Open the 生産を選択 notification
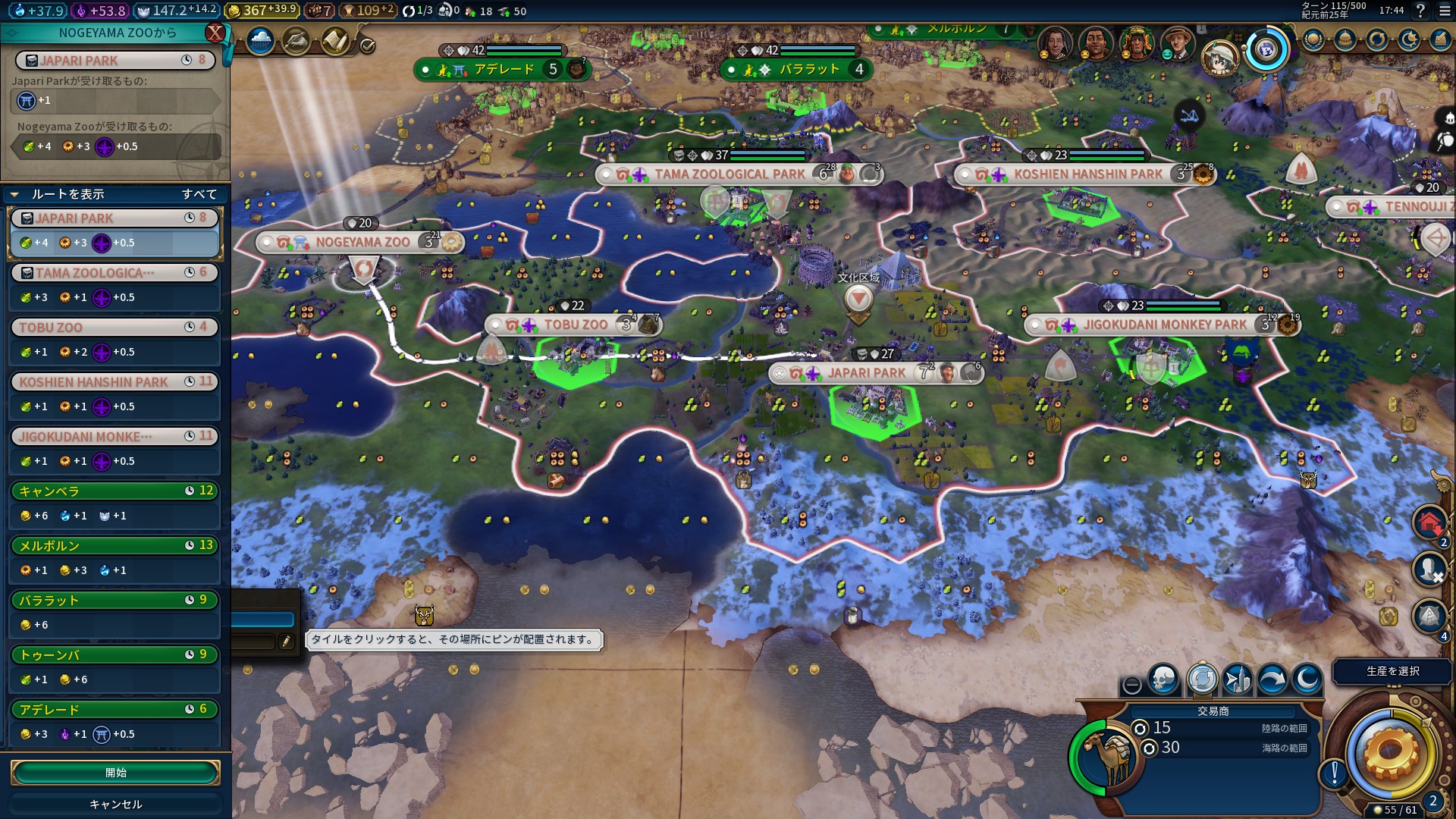 (x=1392, y=671)
